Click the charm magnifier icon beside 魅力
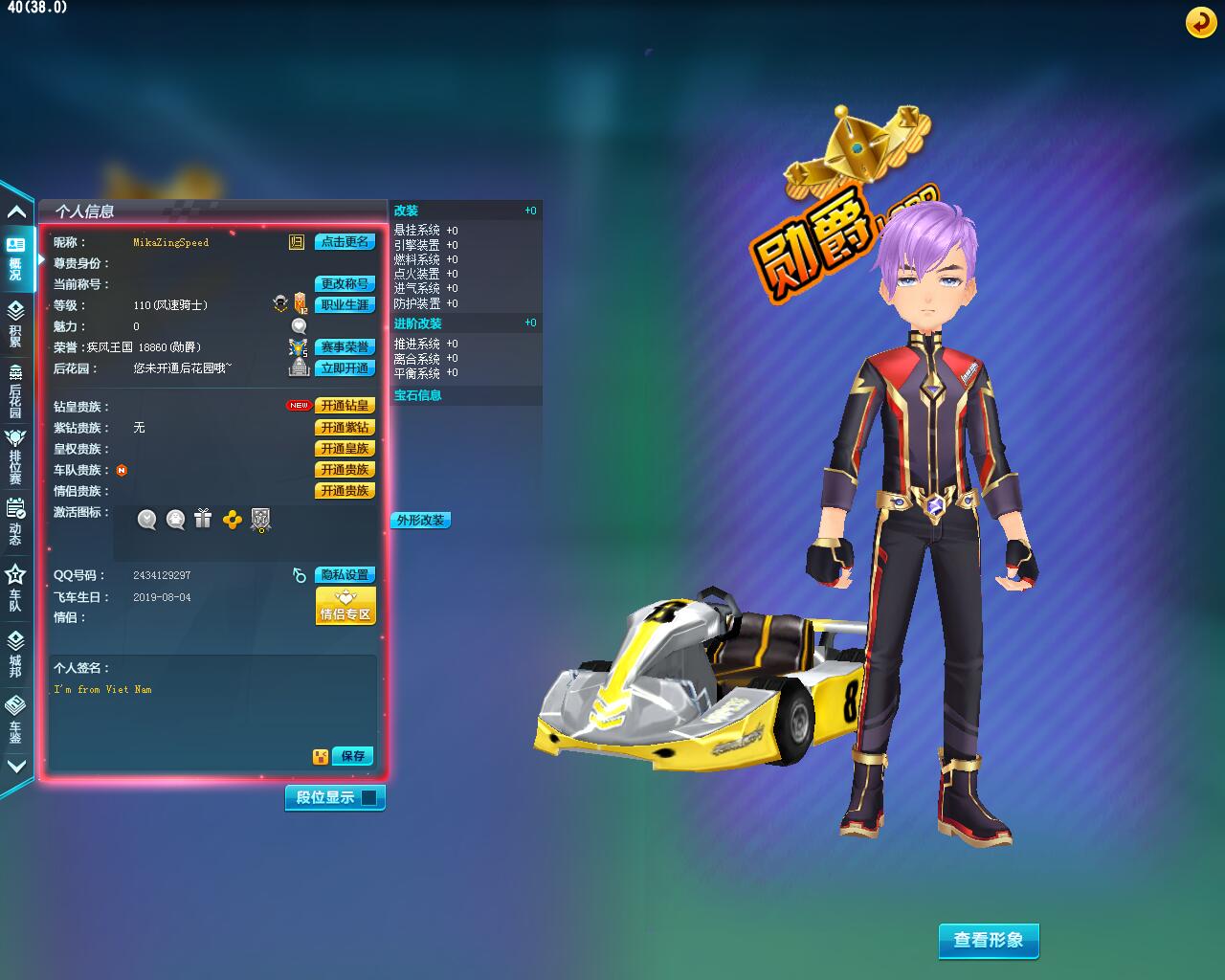 coord(297,325)
